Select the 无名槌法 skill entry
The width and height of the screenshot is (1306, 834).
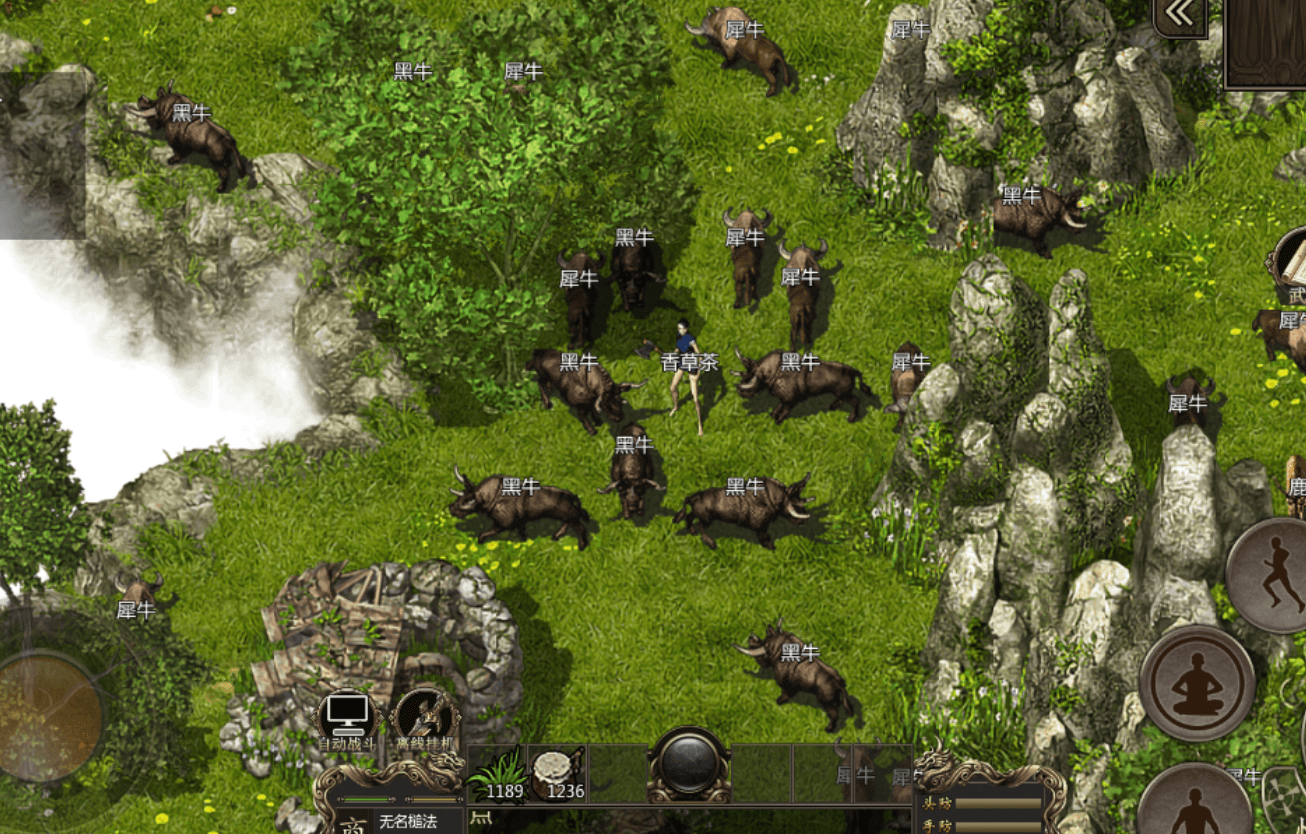pos(407,822)
